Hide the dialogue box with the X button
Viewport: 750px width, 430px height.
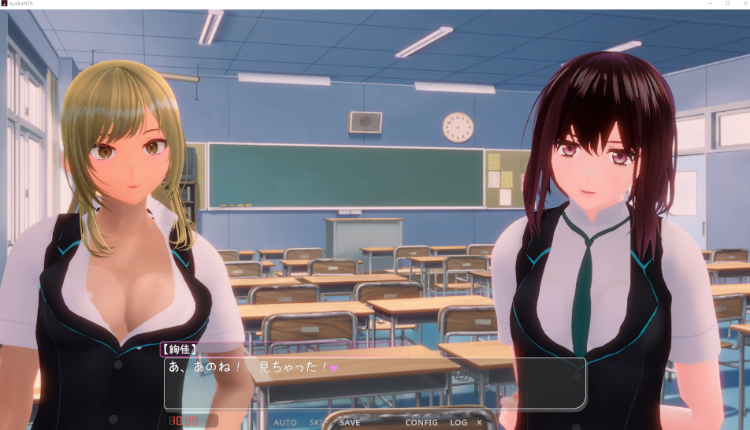[479, 422]
